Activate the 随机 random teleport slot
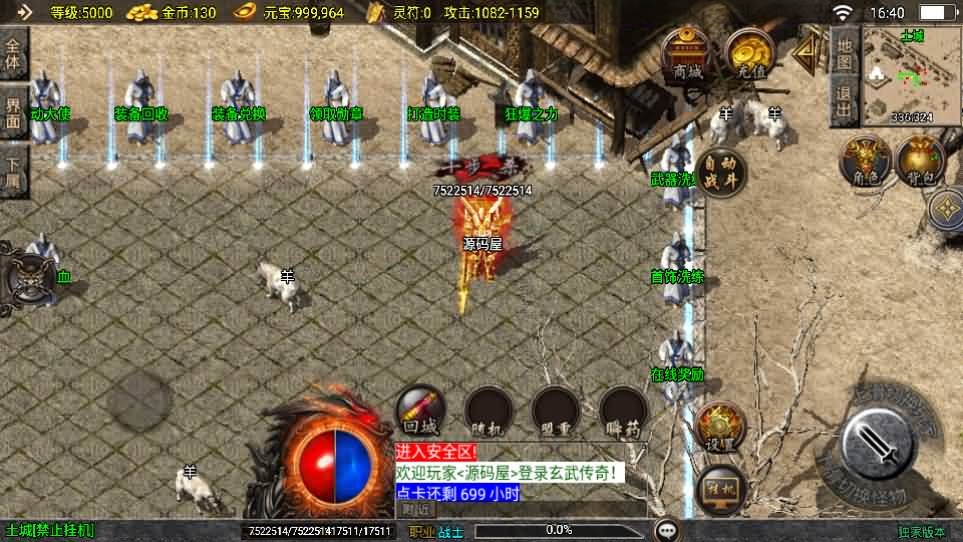Screen dimensions: 963x542 click(489, 412)
